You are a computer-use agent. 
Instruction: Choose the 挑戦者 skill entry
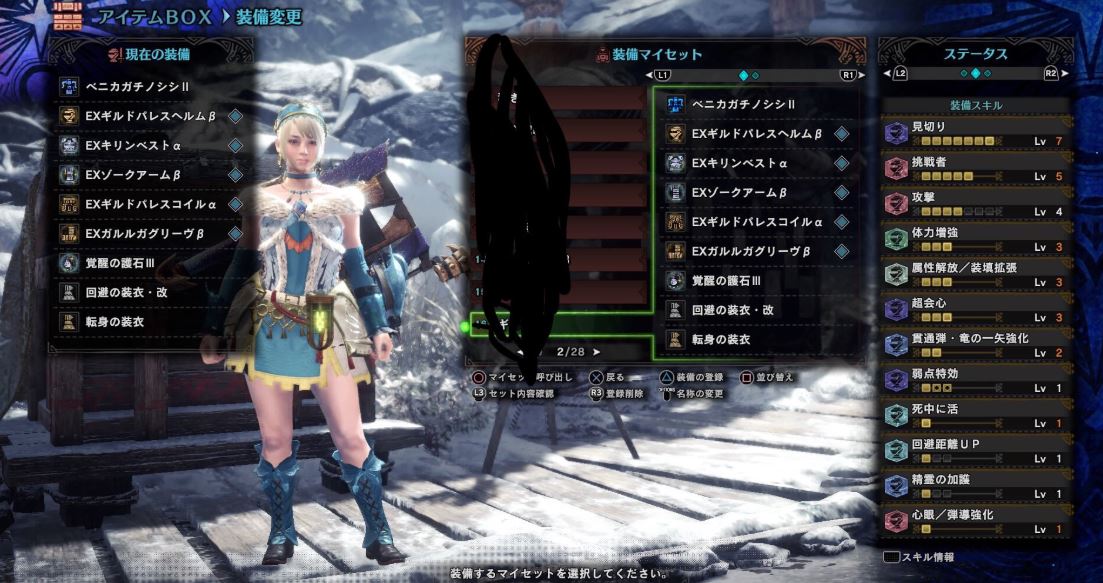coord(975,169)
